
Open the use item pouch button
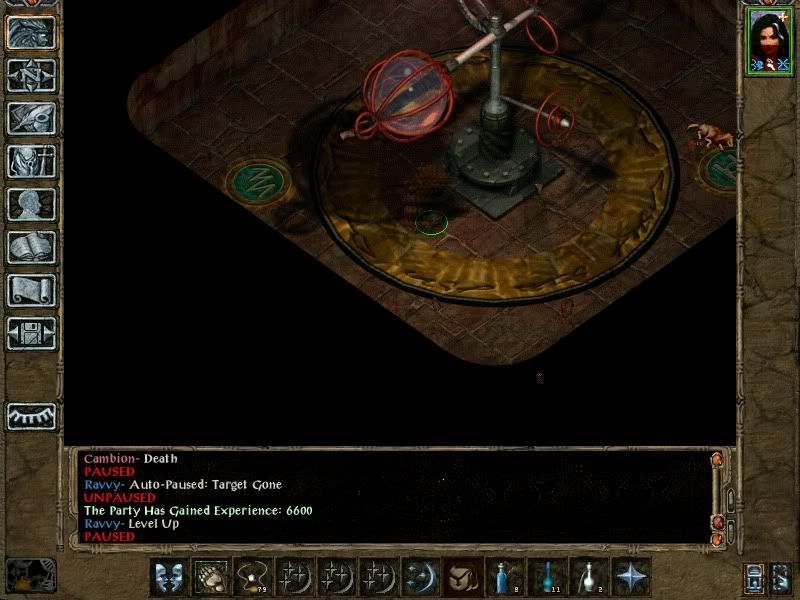click(x=463, y=577)
